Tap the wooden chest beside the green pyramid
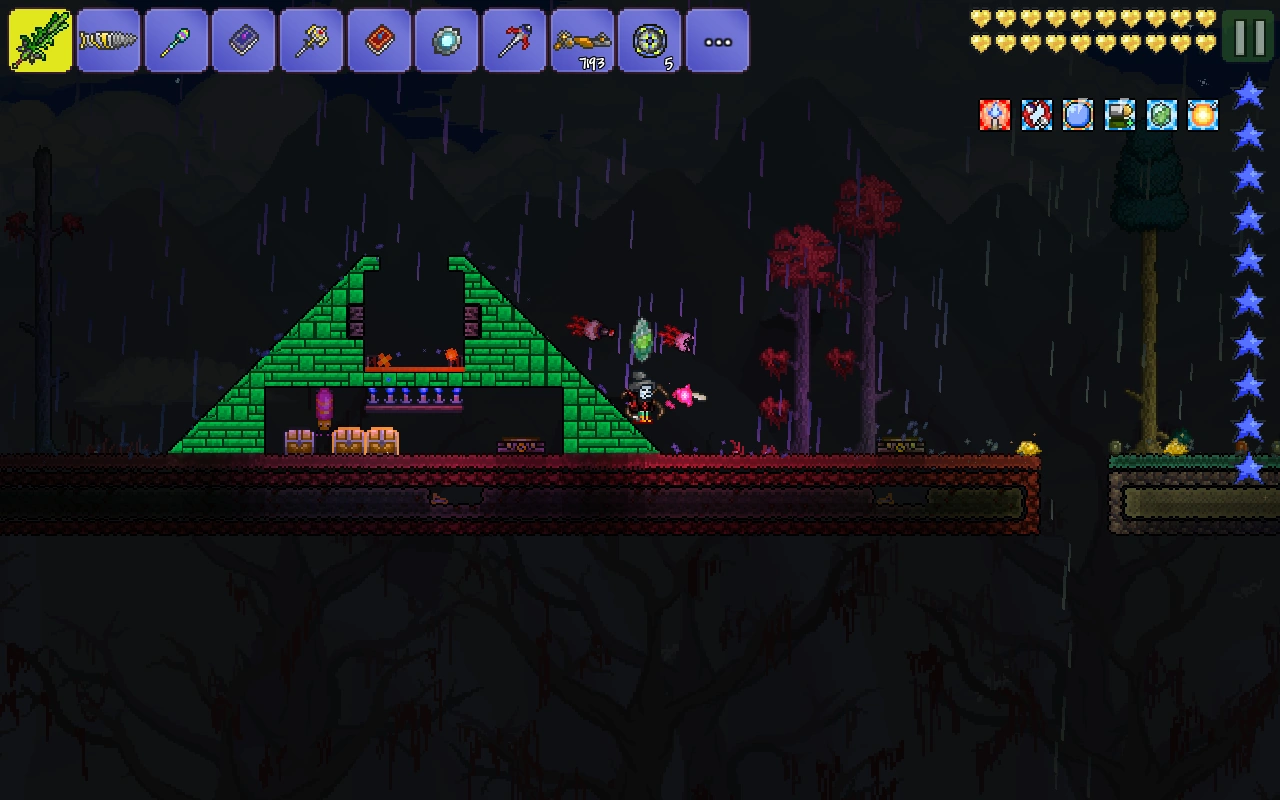This screenshot has height=800, width=1280. 299,440
